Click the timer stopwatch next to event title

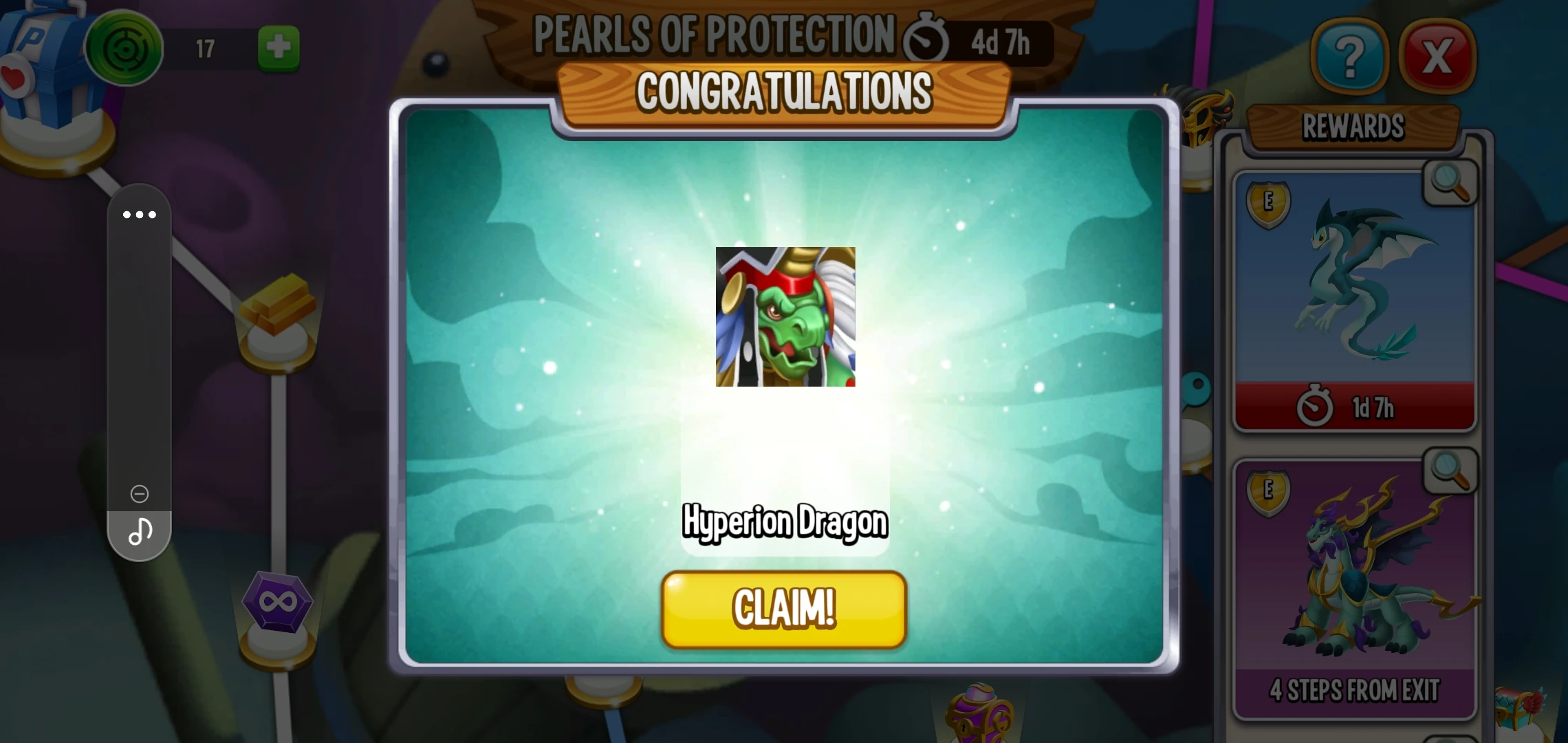pos(927,38)
